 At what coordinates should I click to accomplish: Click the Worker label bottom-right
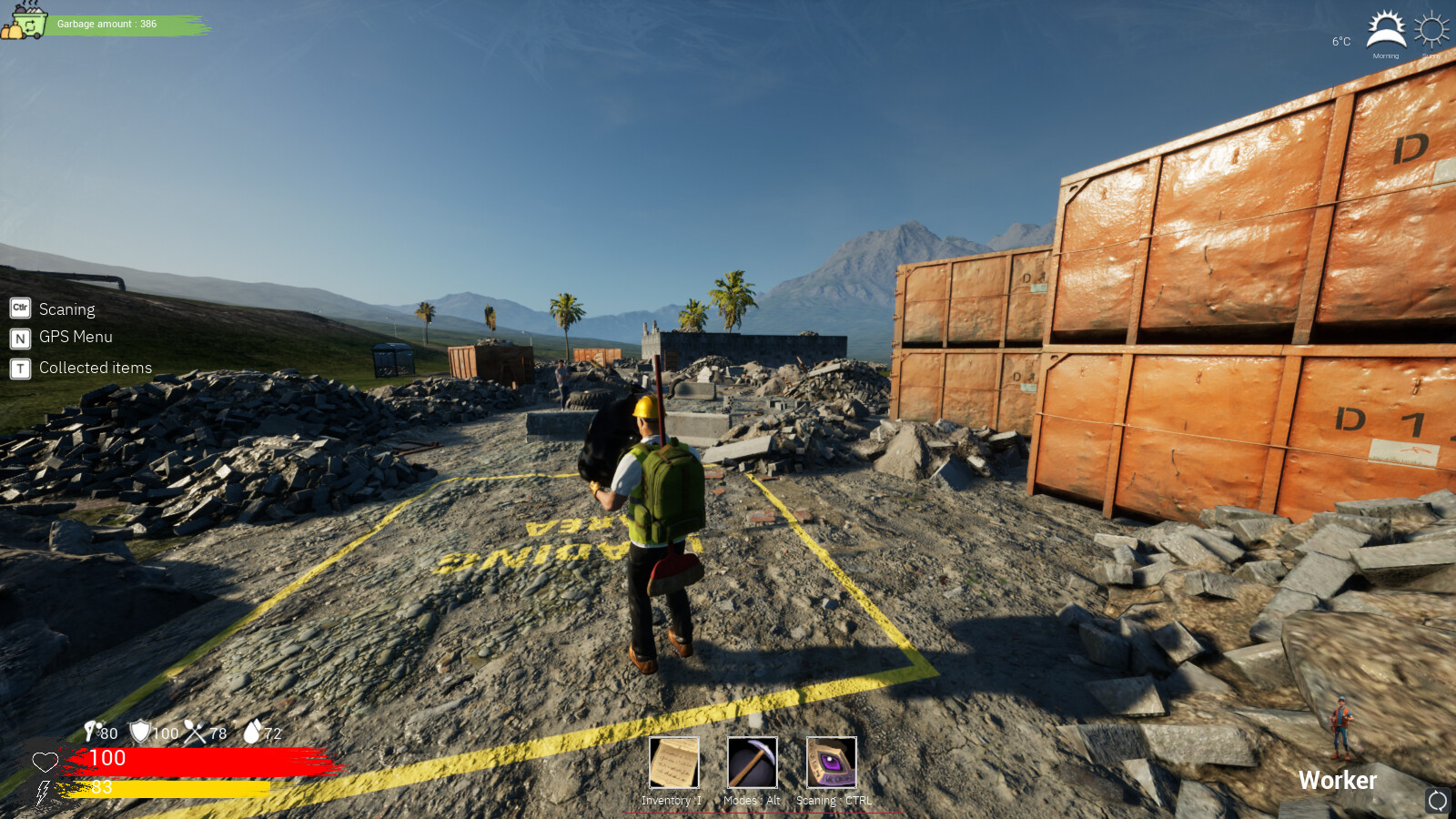pos(1339,780)
